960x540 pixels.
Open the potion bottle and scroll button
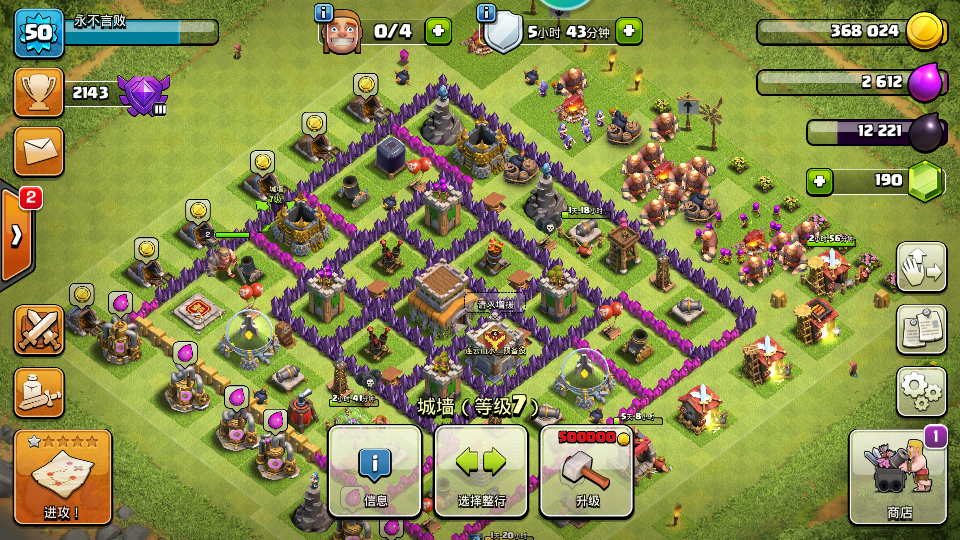point(39,392)
